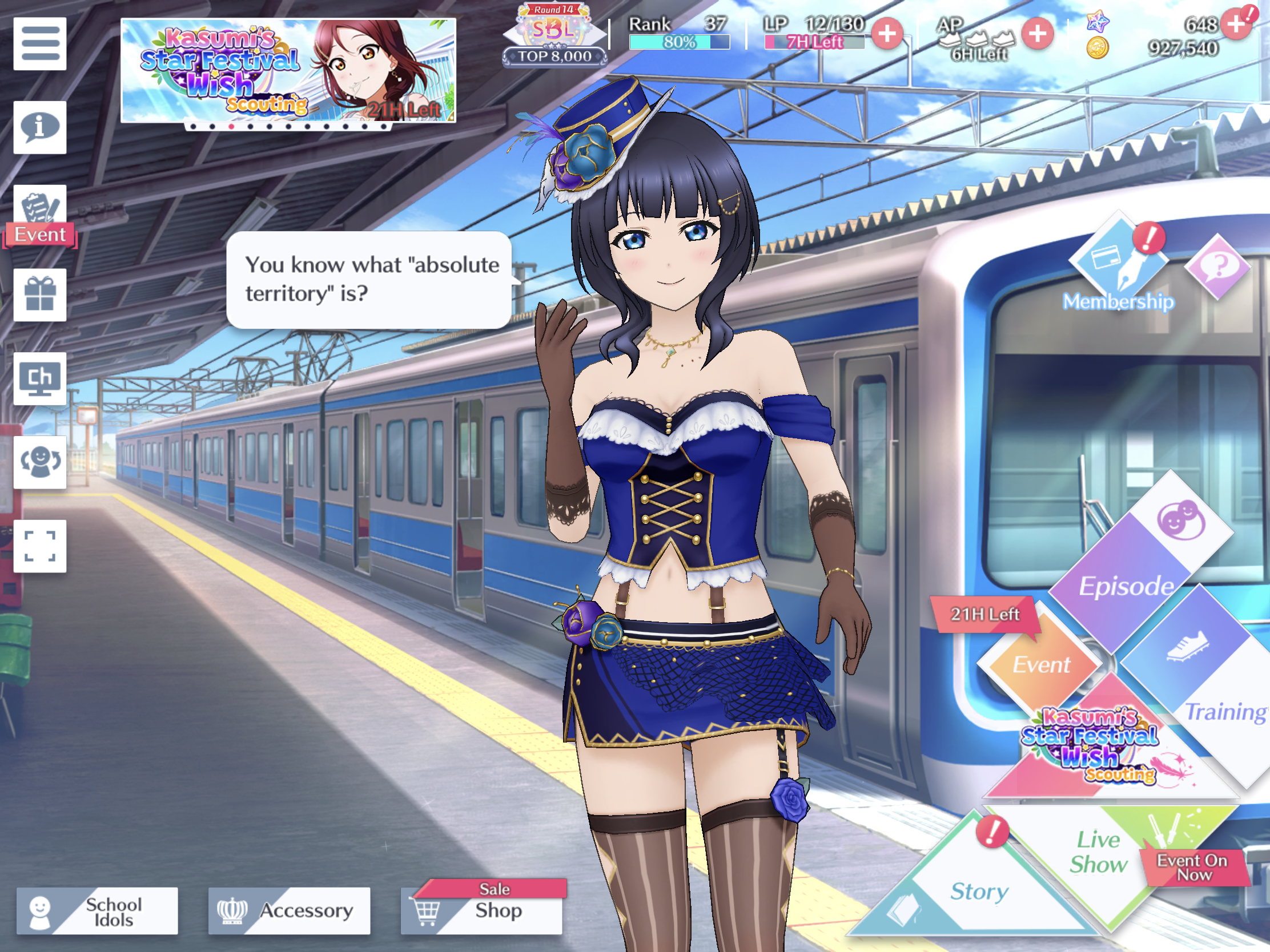Open the present gift box

click(39, 295)
